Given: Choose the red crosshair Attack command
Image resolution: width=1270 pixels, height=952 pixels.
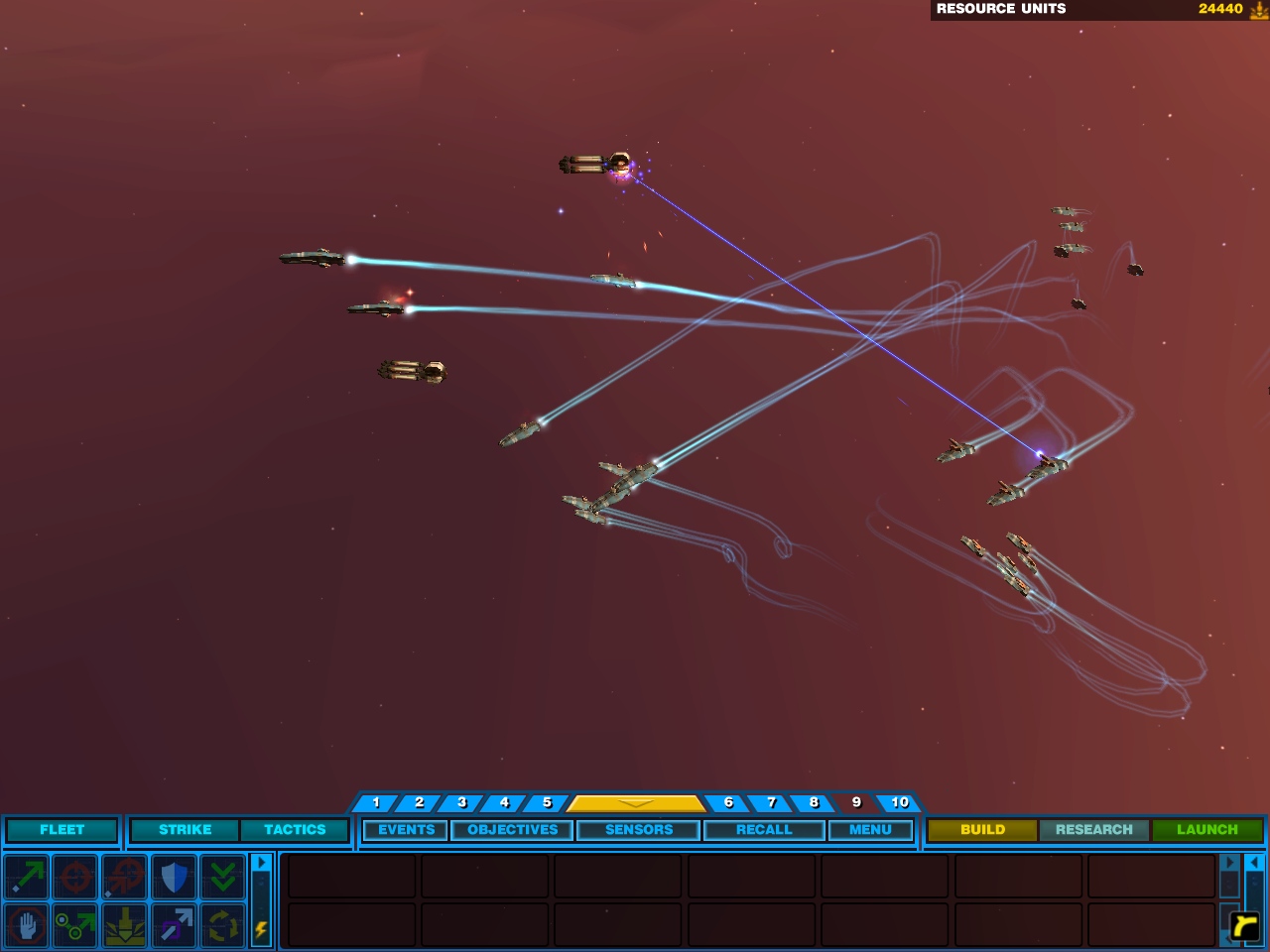Looking at the screenshot, I should 75,877.
